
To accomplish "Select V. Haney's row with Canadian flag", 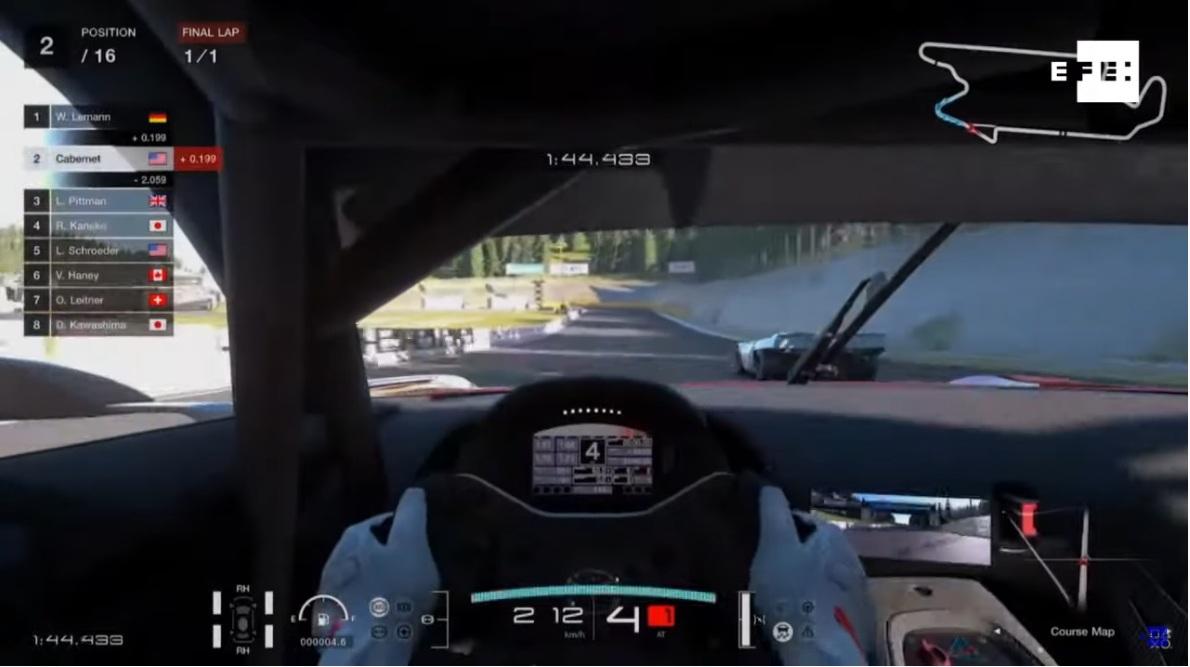I will coord(98,275).
